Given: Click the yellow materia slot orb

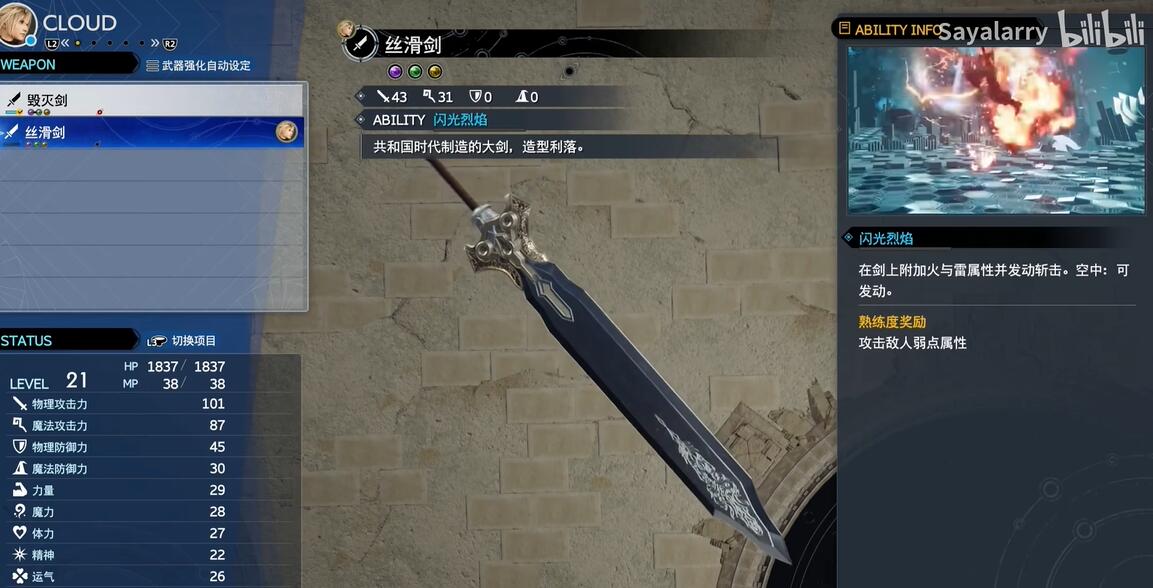Looking at the screenshot, I should click(435, 72).
